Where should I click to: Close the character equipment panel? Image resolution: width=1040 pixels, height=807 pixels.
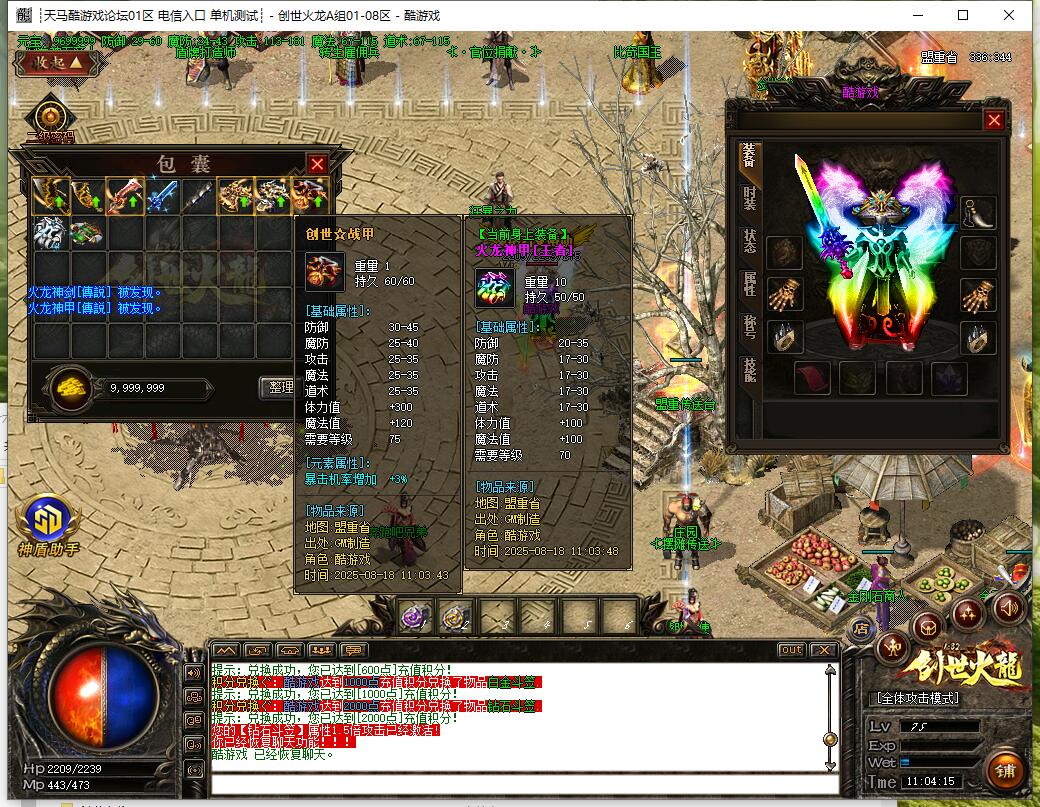tap(993, 120)
